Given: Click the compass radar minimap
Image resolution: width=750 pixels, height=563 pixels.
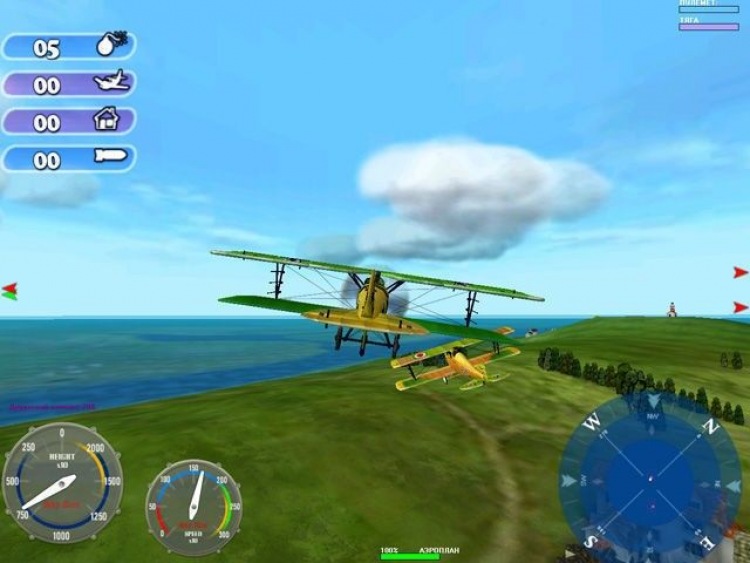Looking at the screenshot, I should [x=650, y=478].
